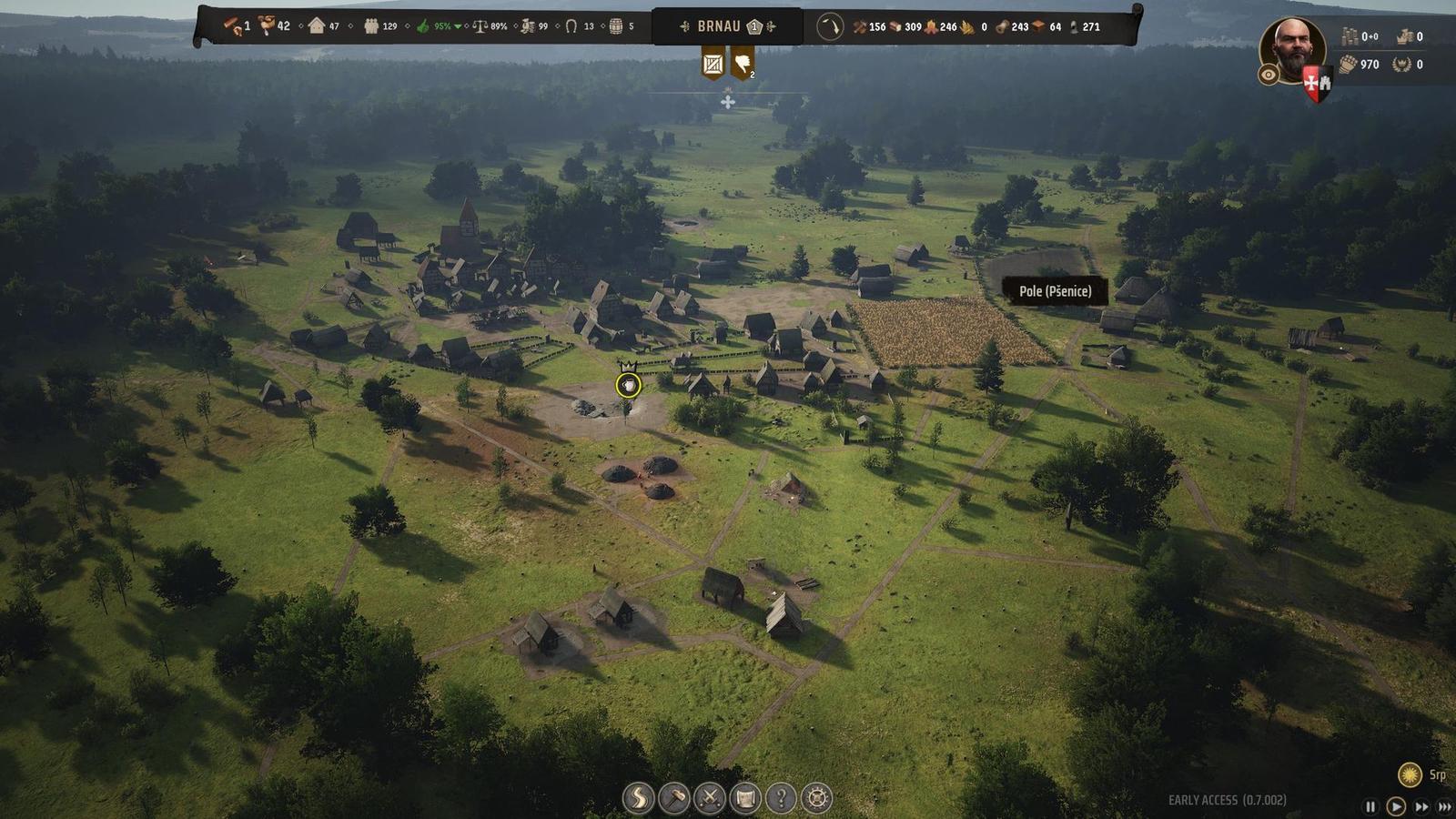Open the crossed swords army panel
Viewport: 1456px width, 819px height.
(709, 798)
